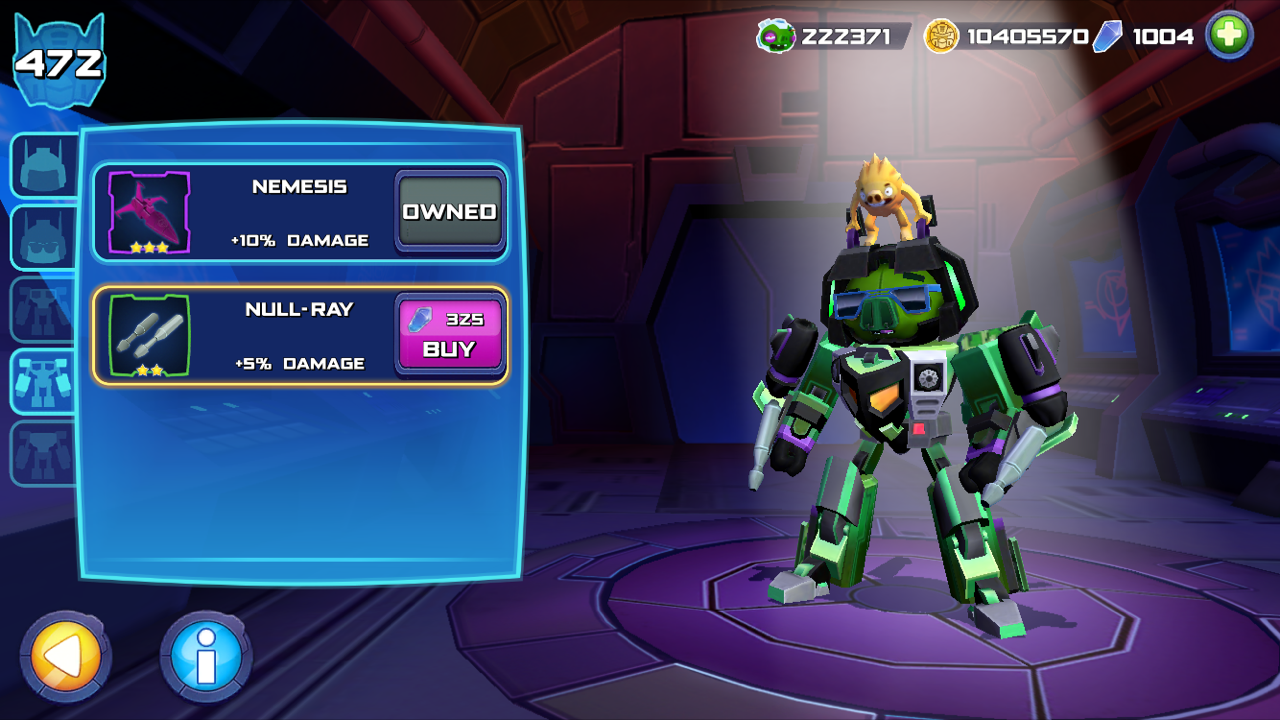Open the player level 472 badge
Screen dimensions: 1280x720
(58, 62)
